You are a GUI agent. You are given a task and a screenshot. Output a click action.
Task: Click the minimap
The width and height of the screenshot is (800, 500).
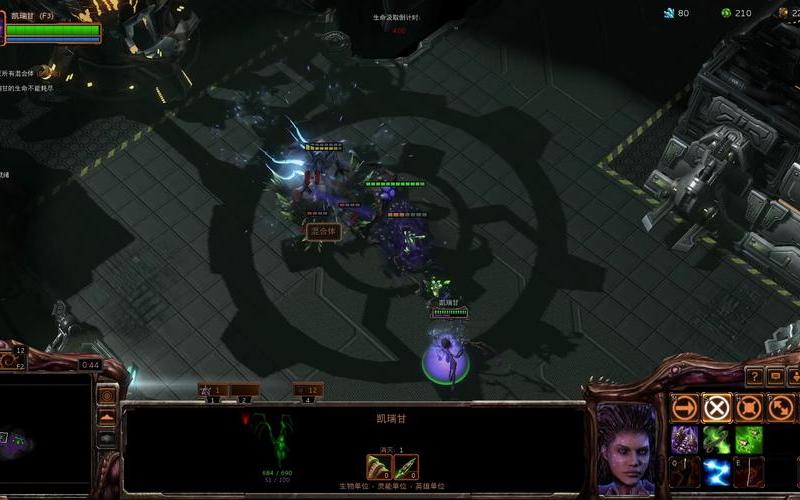[x=45, y=440]
